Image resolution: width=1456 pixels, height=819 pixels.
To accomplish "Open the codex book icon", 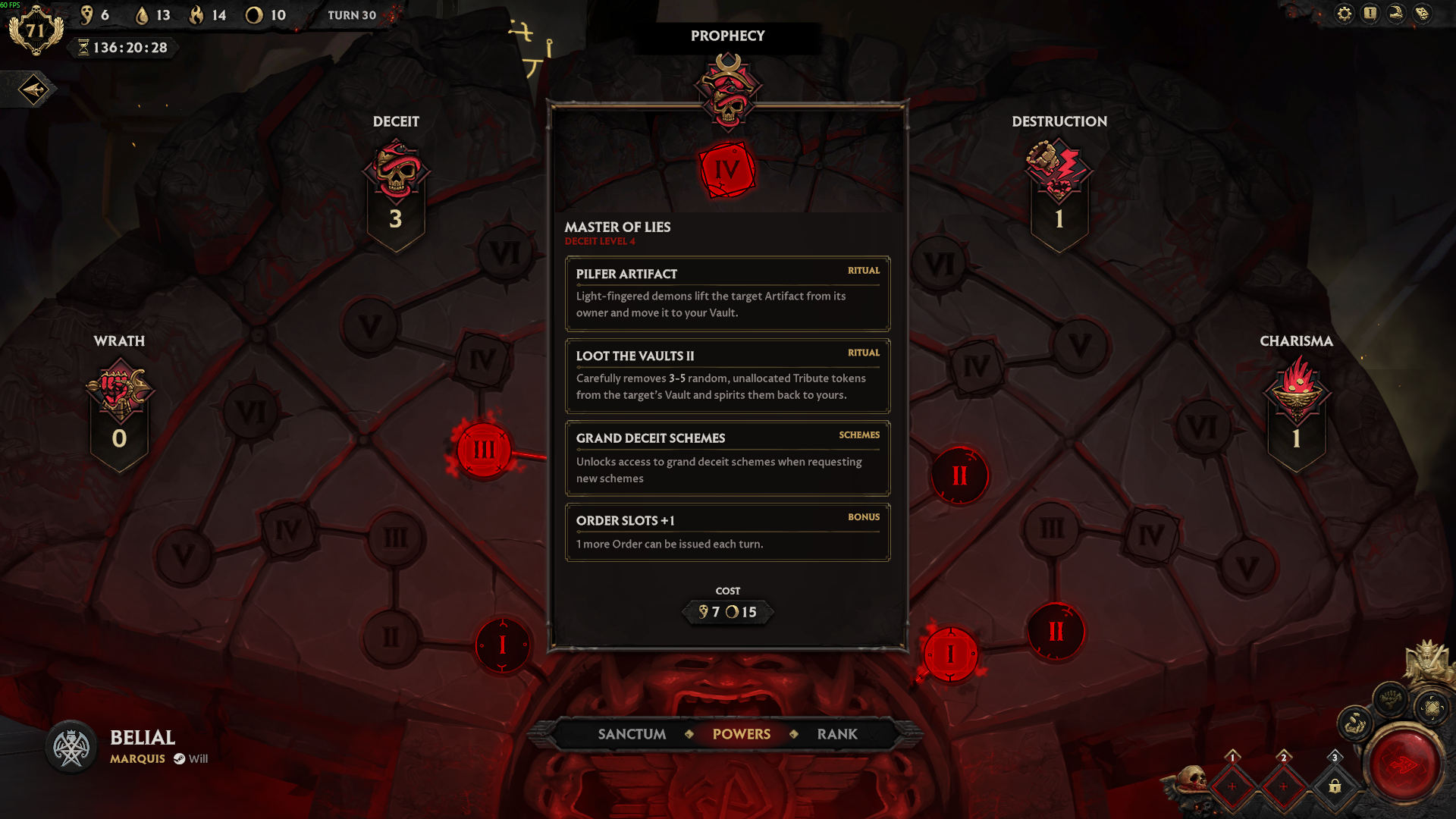I will point(1422,14).
